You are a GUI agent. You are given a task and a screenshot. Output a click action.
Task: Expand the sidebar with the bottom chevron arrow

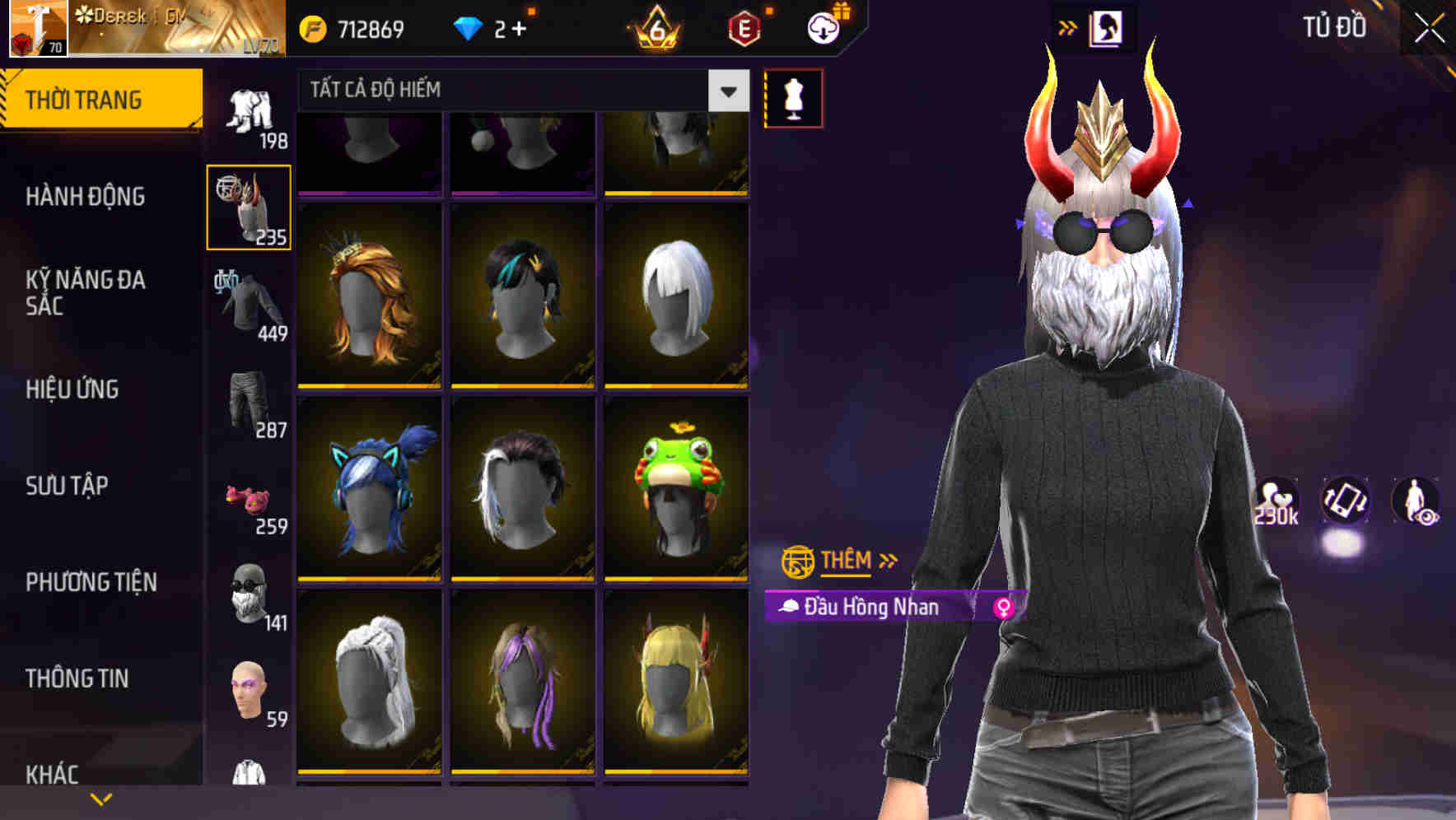[x=101, y=797]
